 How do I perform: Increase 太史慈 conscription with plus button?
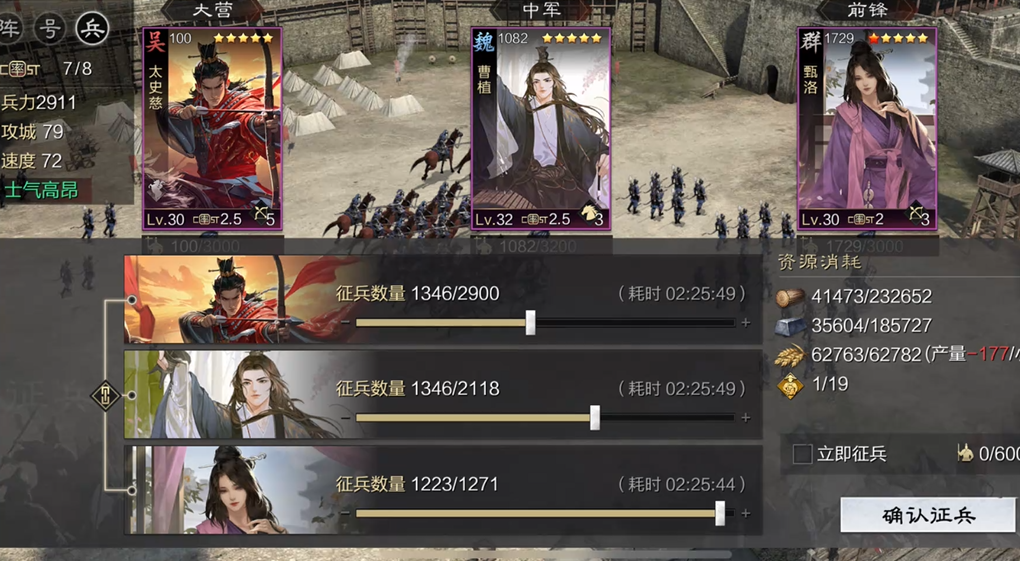point(745,323)
